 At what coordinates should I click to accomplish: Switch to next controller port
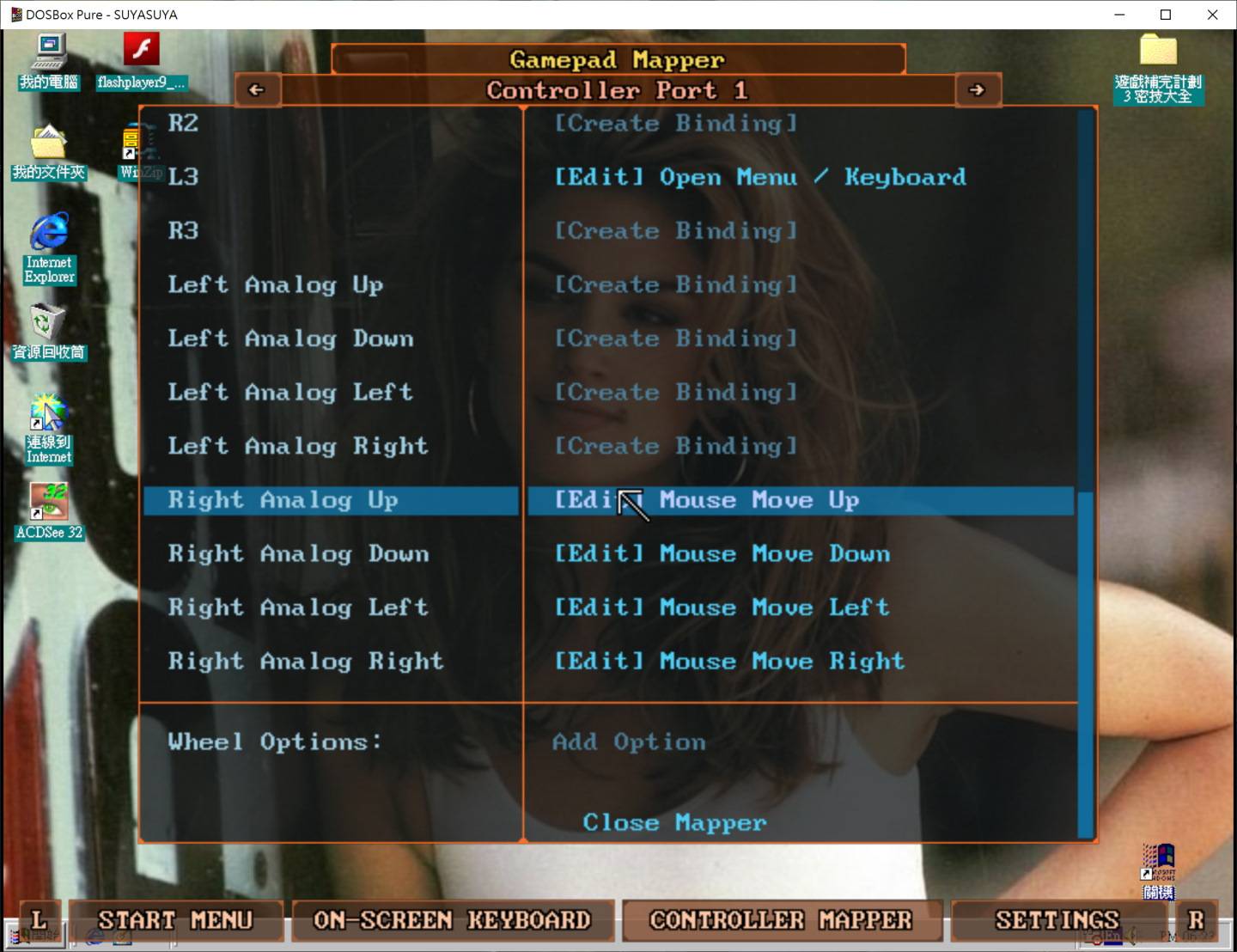pyautogui.click(x=978, y=89)
